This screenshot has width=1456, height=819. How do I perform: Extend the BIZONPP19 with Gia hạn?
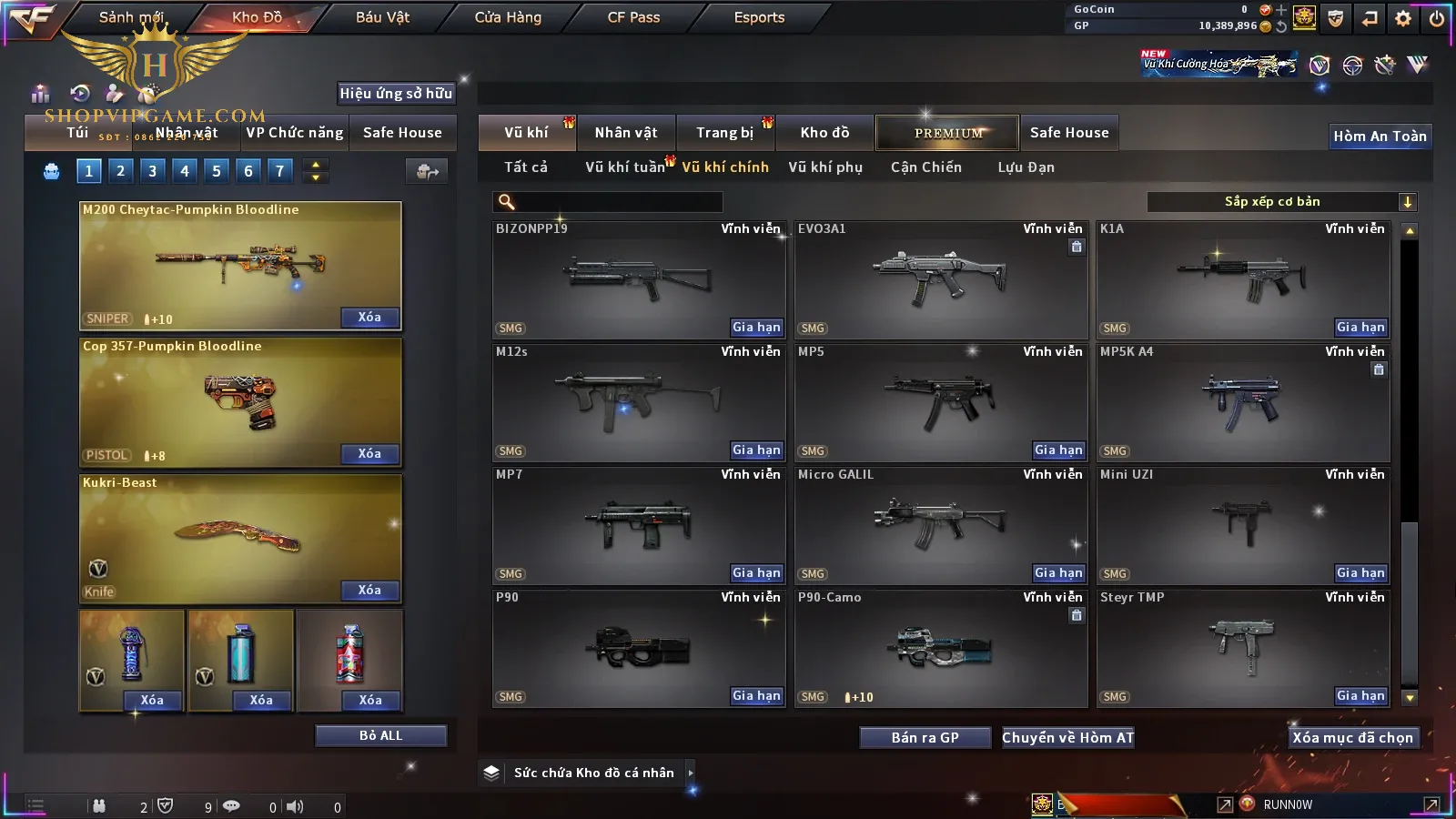coord(756,328)
